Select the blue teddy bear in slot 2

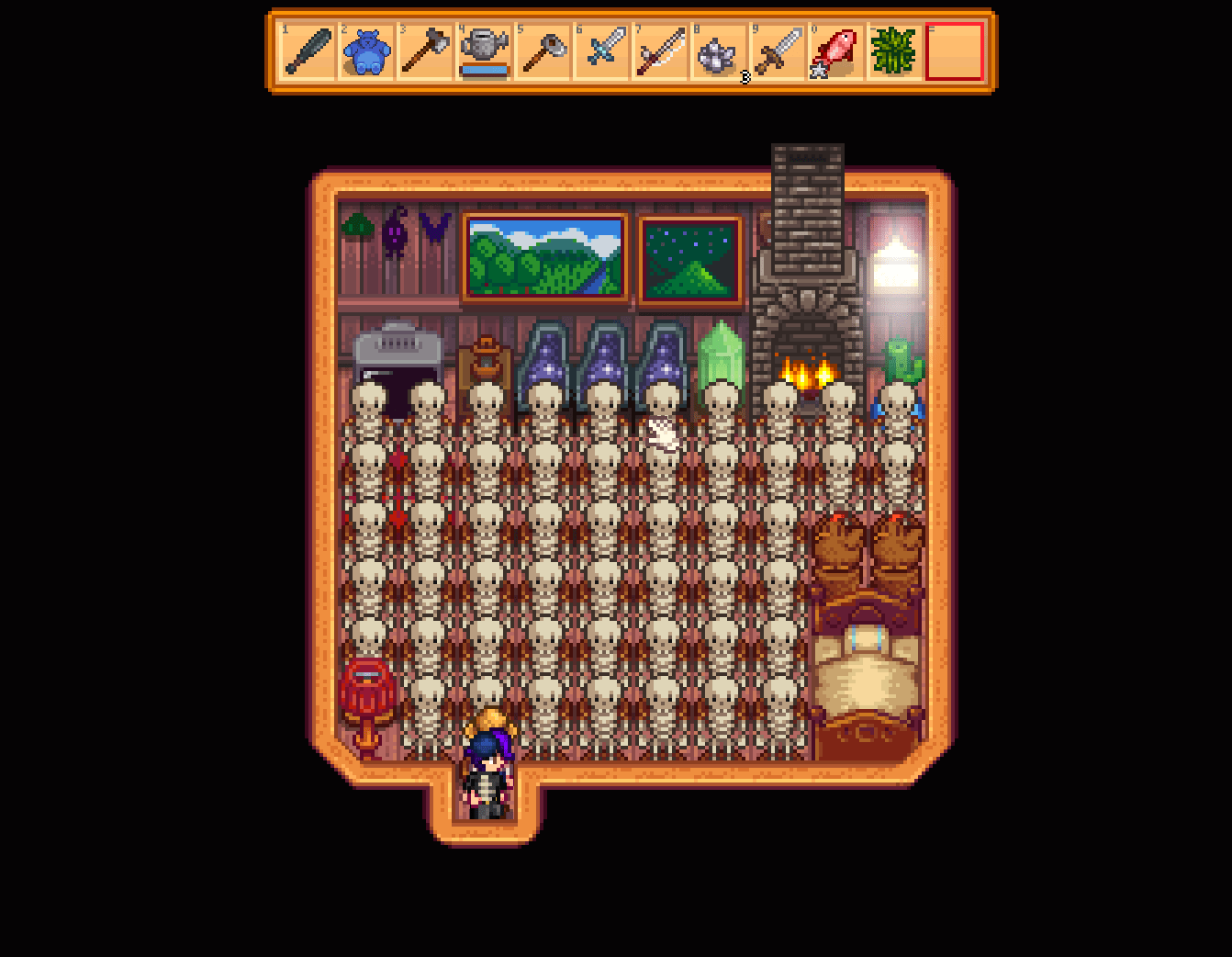pyautogui.click(x=366, y=52)
